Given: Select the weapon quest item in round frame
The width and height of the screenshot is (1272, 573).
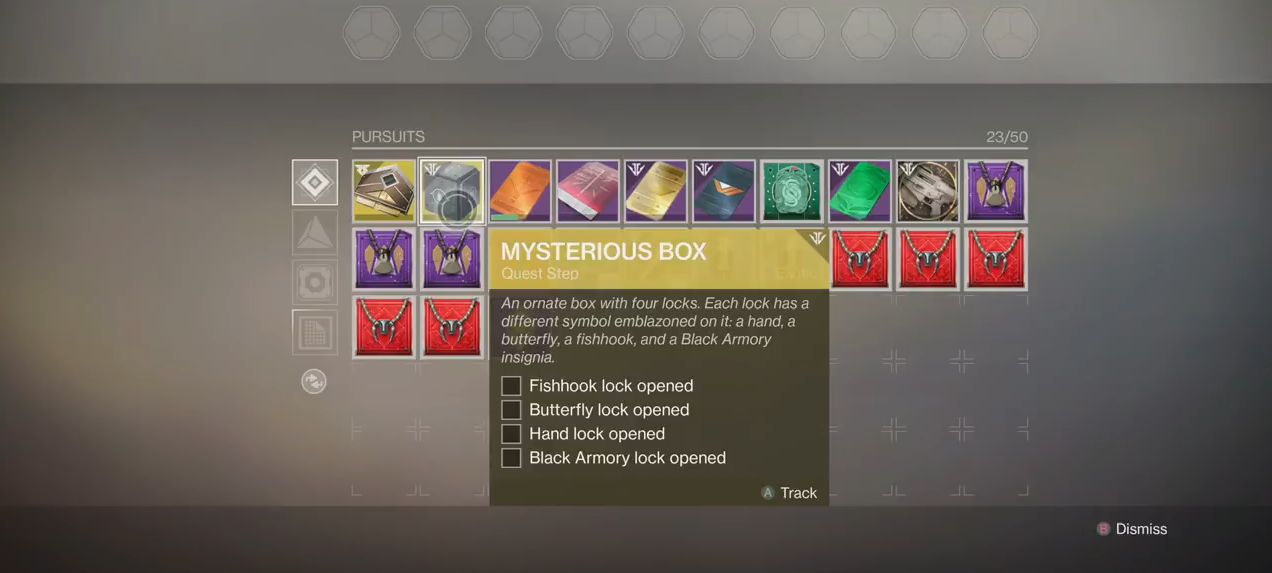Looking at the screenshot, I should 928,190.
